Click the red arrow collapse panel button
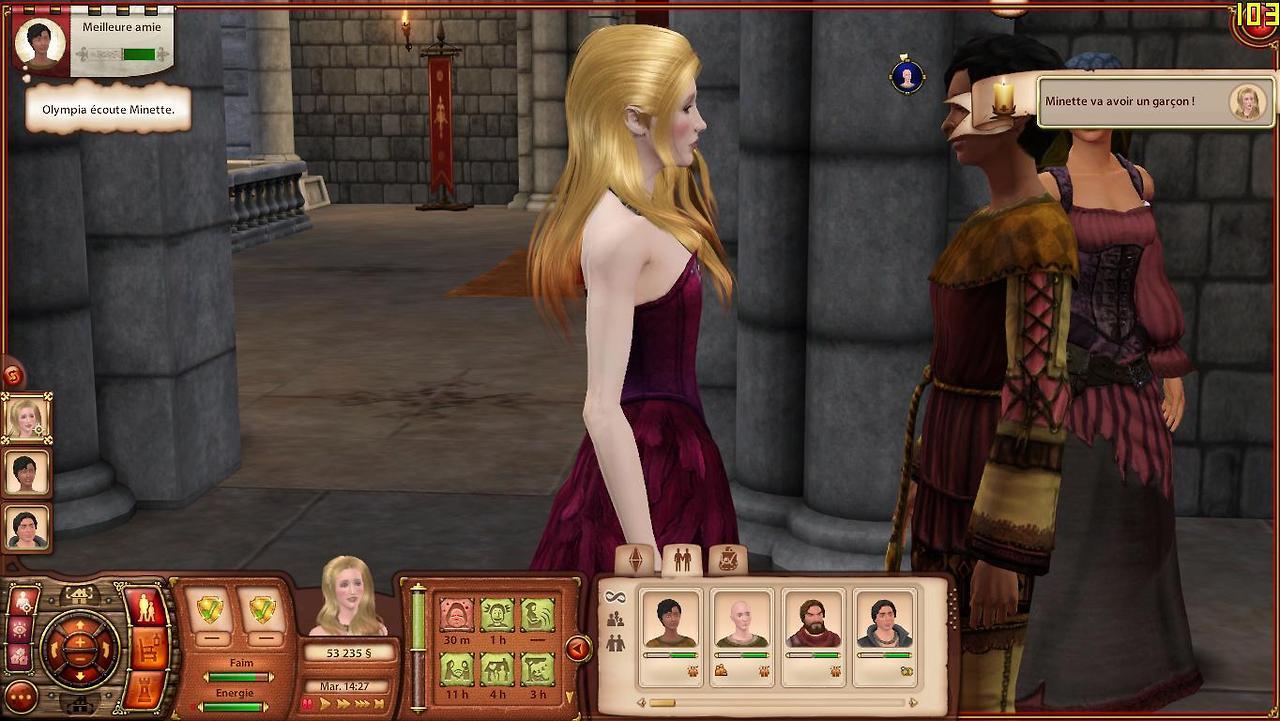 [578, 649]
